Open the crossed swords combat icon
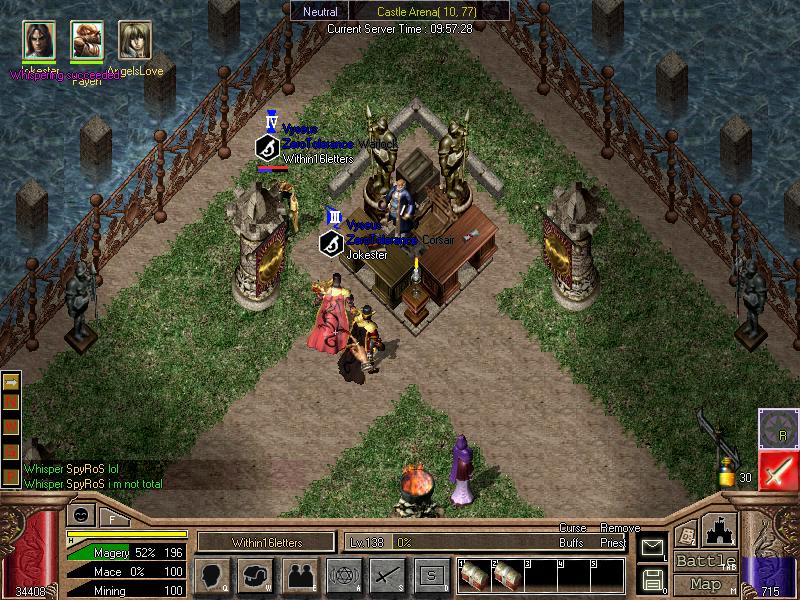Viewport: 800px width, 600px height. (x=386, y=575)
